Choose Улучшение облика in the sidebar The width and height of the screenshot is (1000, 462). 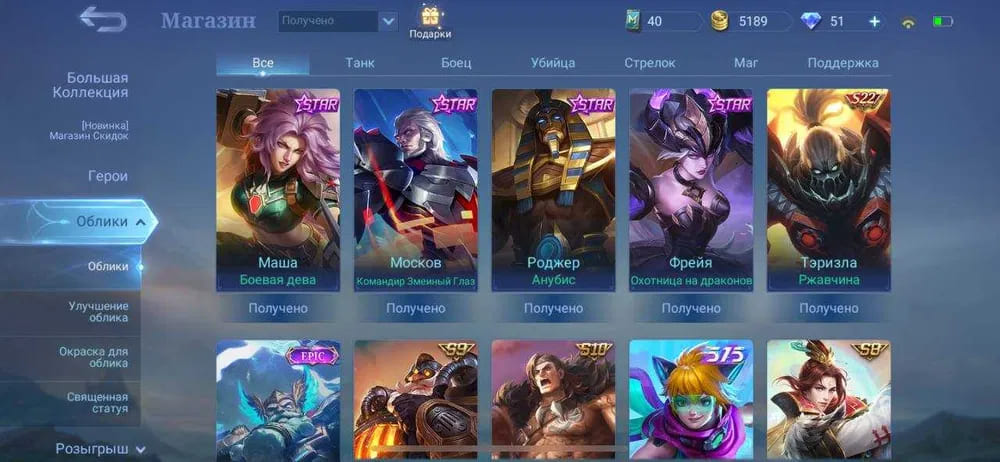tap(98, 311)
